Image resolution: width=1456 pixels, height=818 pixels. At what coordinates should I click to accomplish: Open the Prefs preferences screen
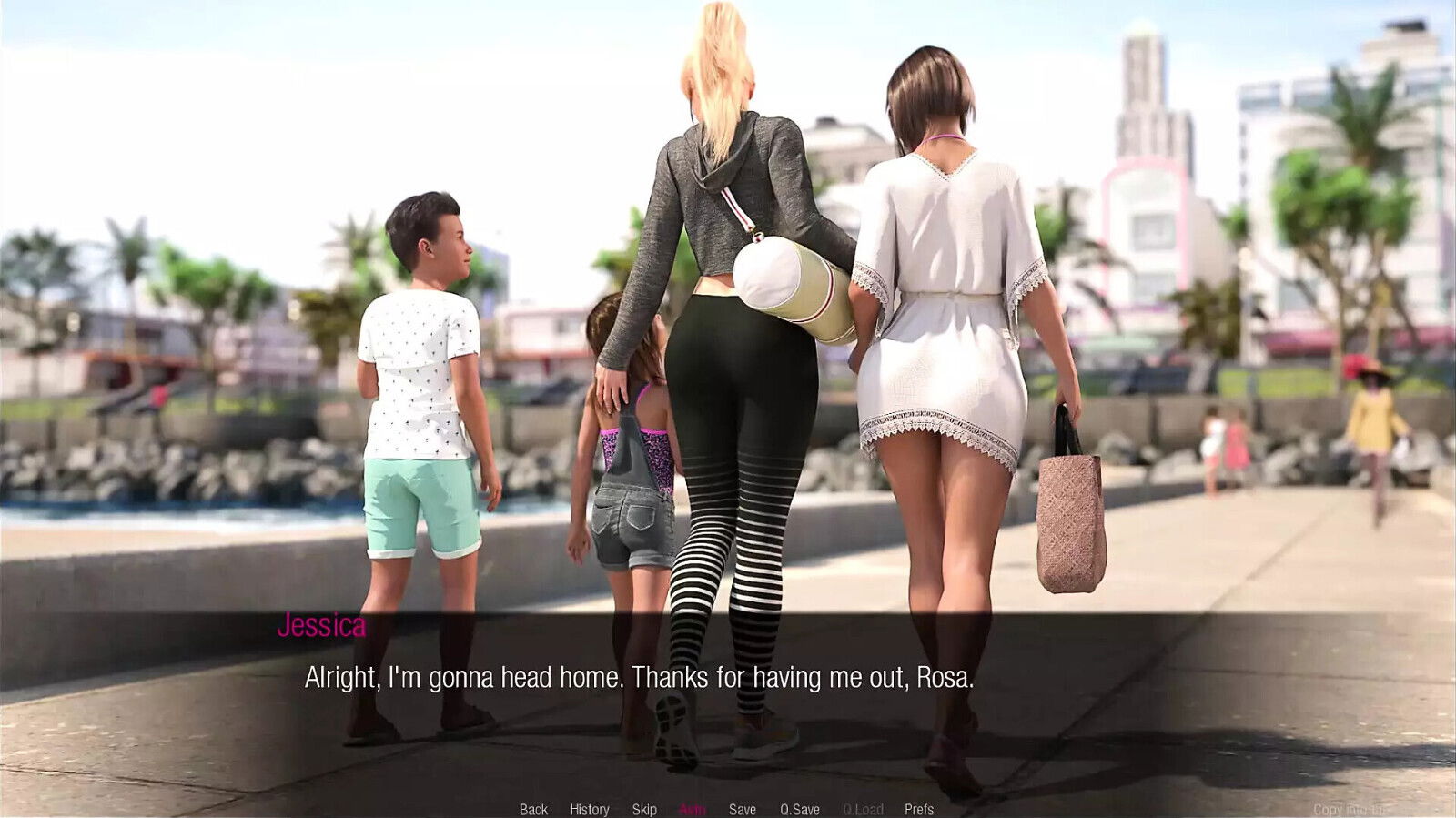click(919, 809)
